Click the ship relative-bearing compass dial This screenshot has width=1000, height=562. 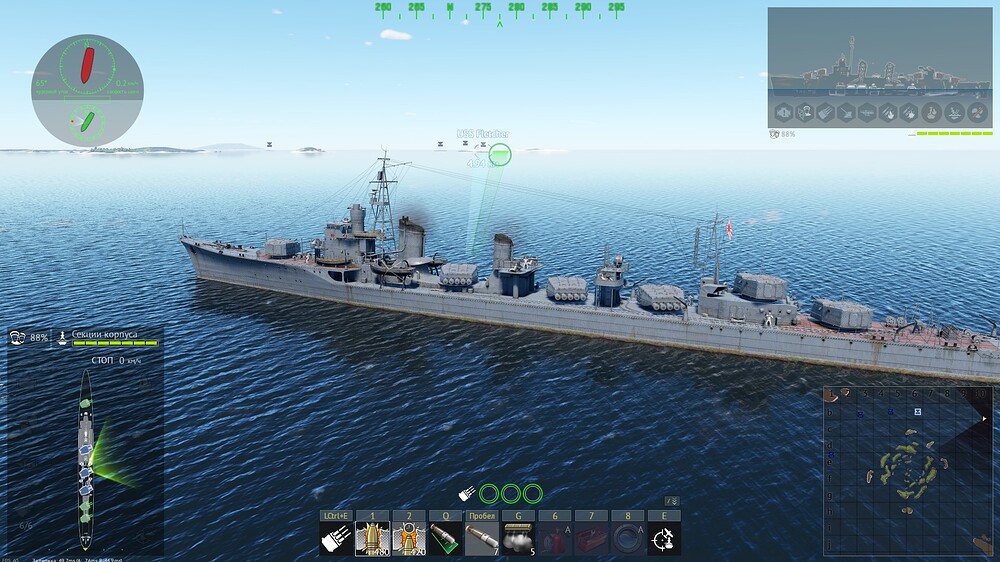point(87,91)
